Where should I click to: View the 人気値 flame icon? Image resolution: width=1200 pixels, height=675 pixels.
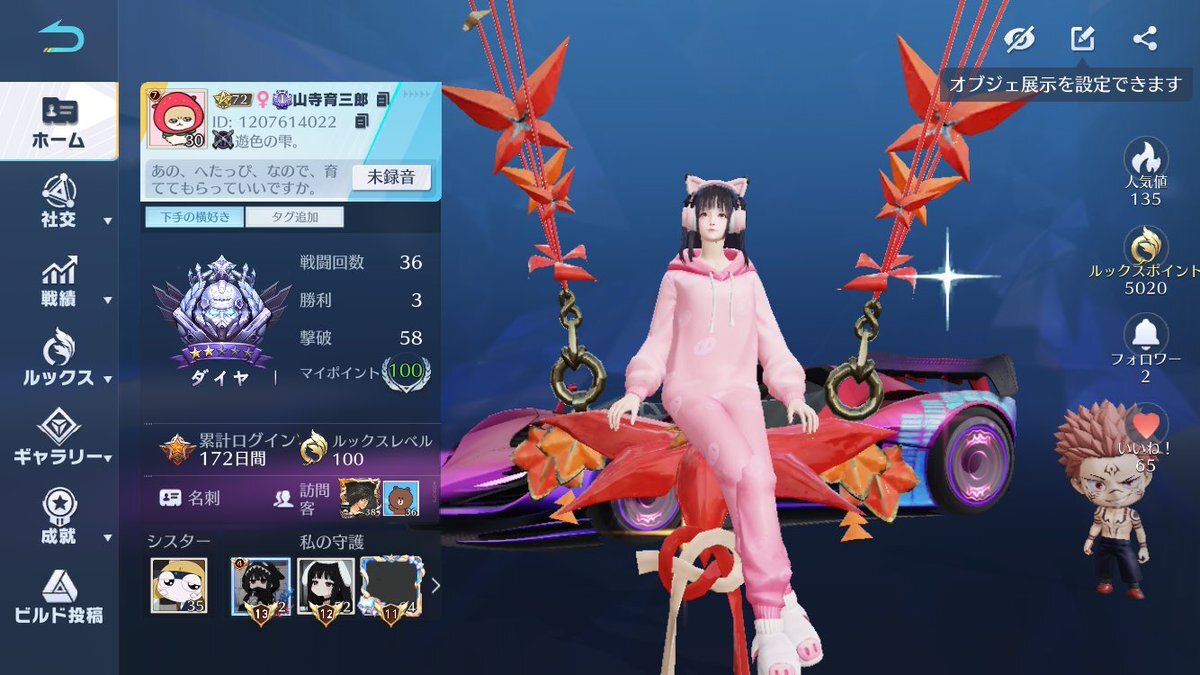point(1145,158)
